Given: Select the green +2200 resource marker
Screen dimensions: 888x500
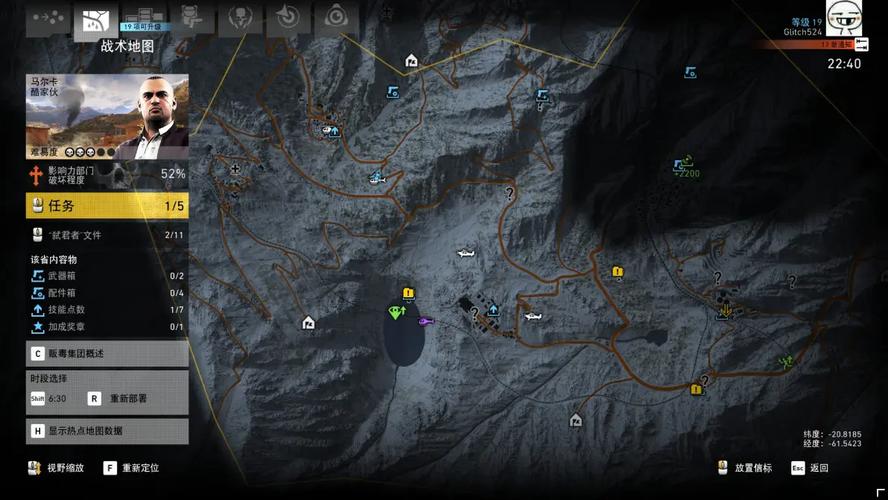Looking at the screenshot, I should click(x=686, y=167).
